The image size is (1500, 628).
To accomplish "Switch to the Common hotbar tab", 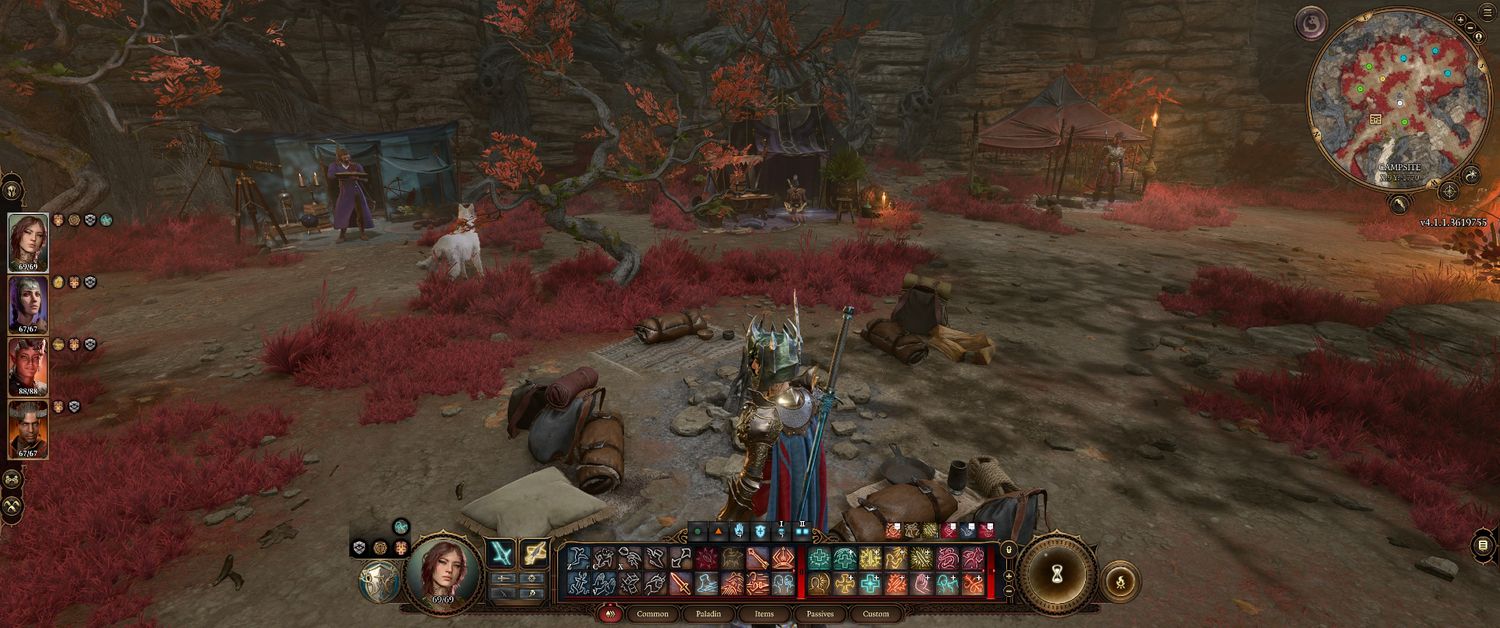I will pyautogui.click(x=653, y=614).
